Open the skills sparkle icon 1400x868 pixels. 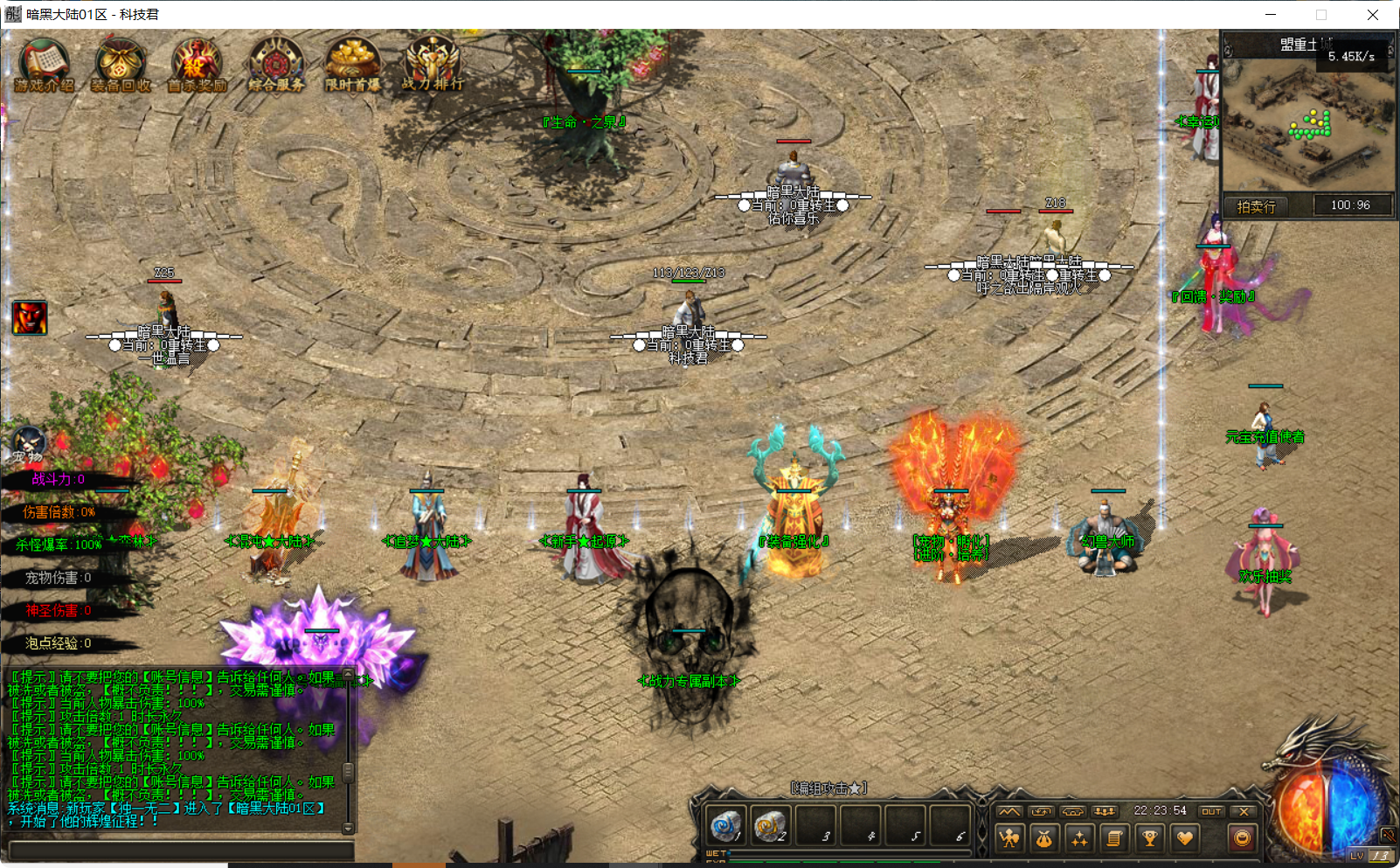(x=1080, y=838)
